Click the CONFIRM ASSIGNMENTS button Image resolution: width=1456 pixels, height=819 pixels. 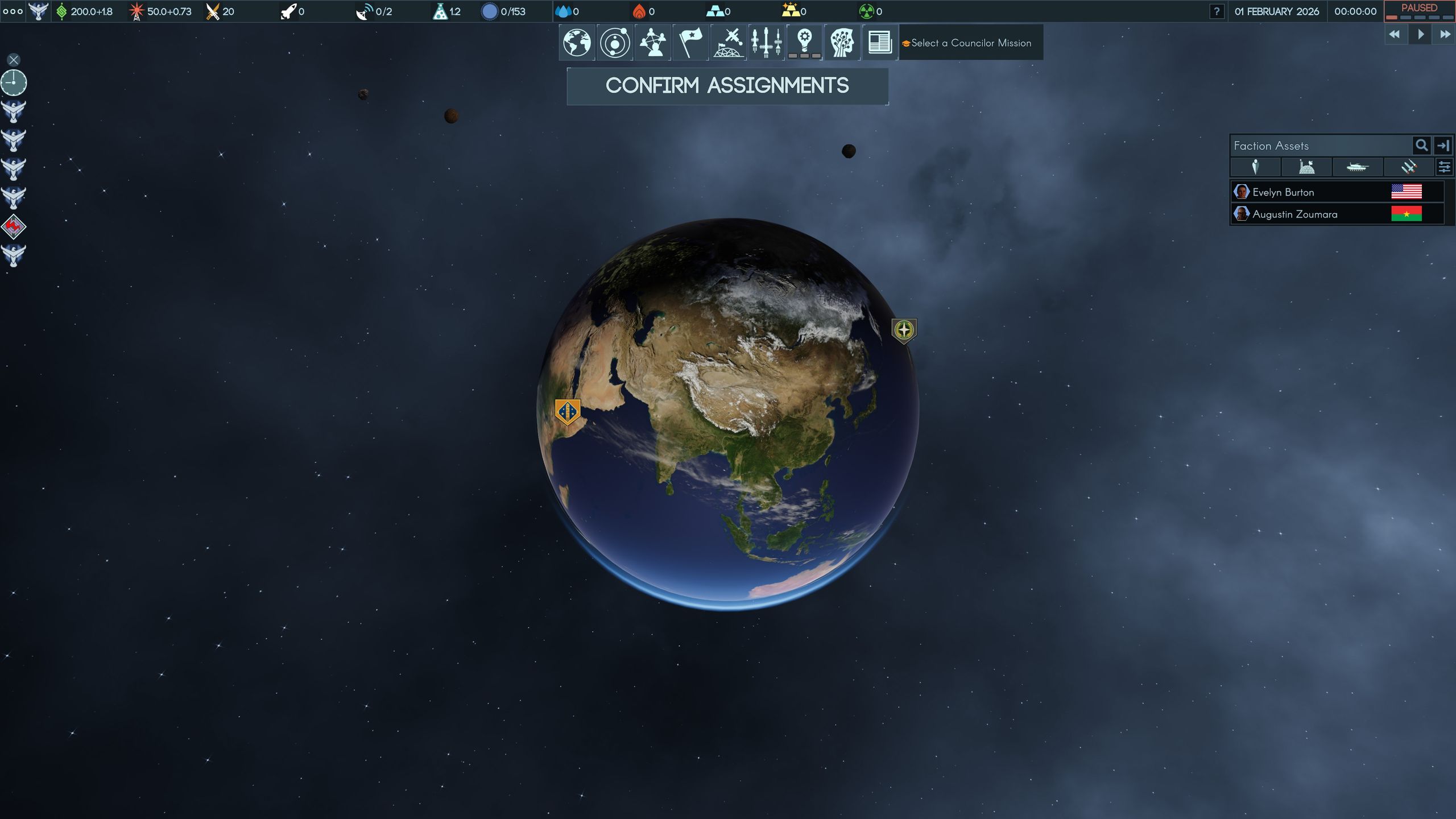[x=728, y=85]
